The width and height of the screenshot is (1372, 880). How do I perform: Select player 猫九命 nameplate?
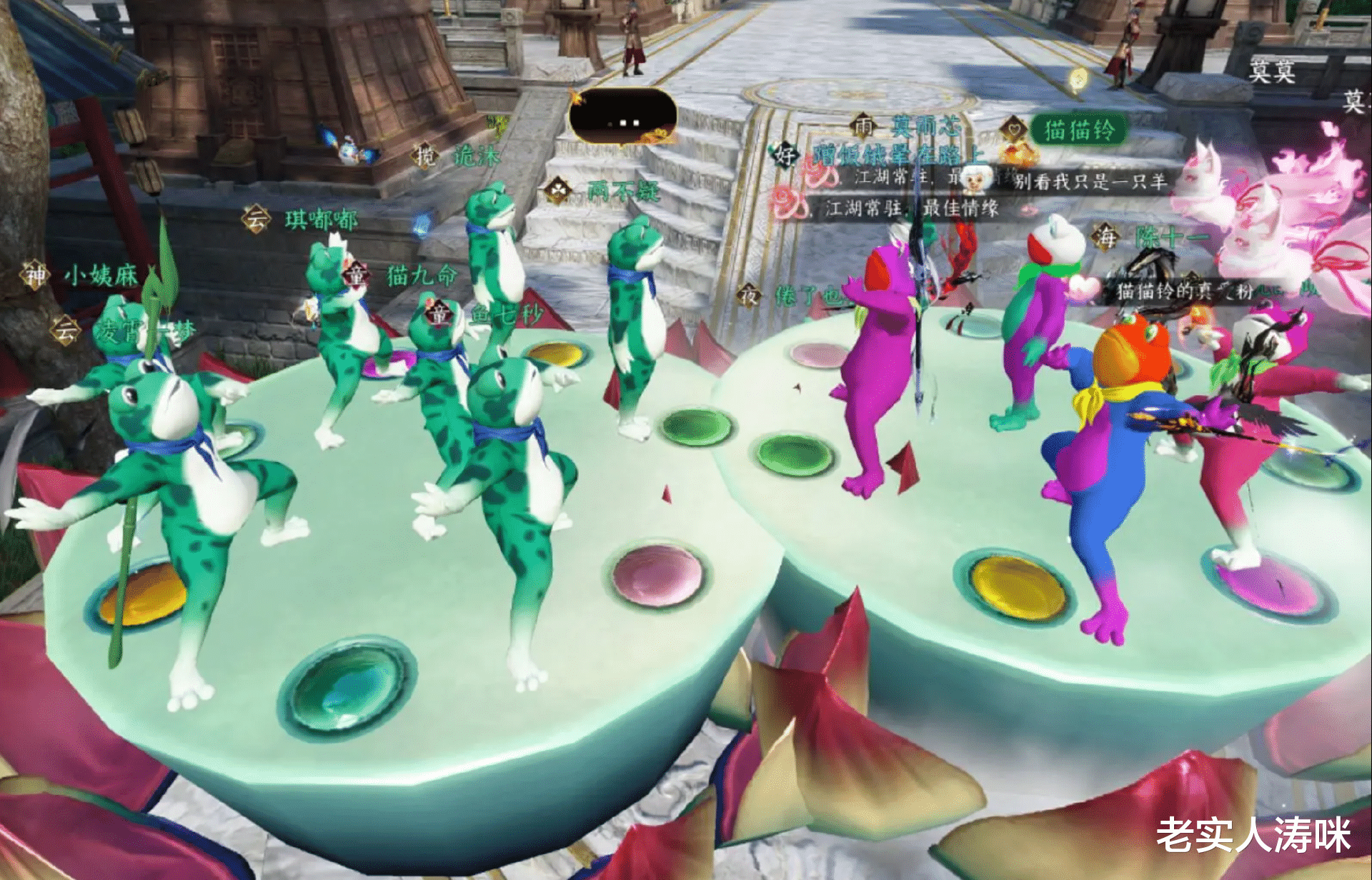[x=420, y=275]
